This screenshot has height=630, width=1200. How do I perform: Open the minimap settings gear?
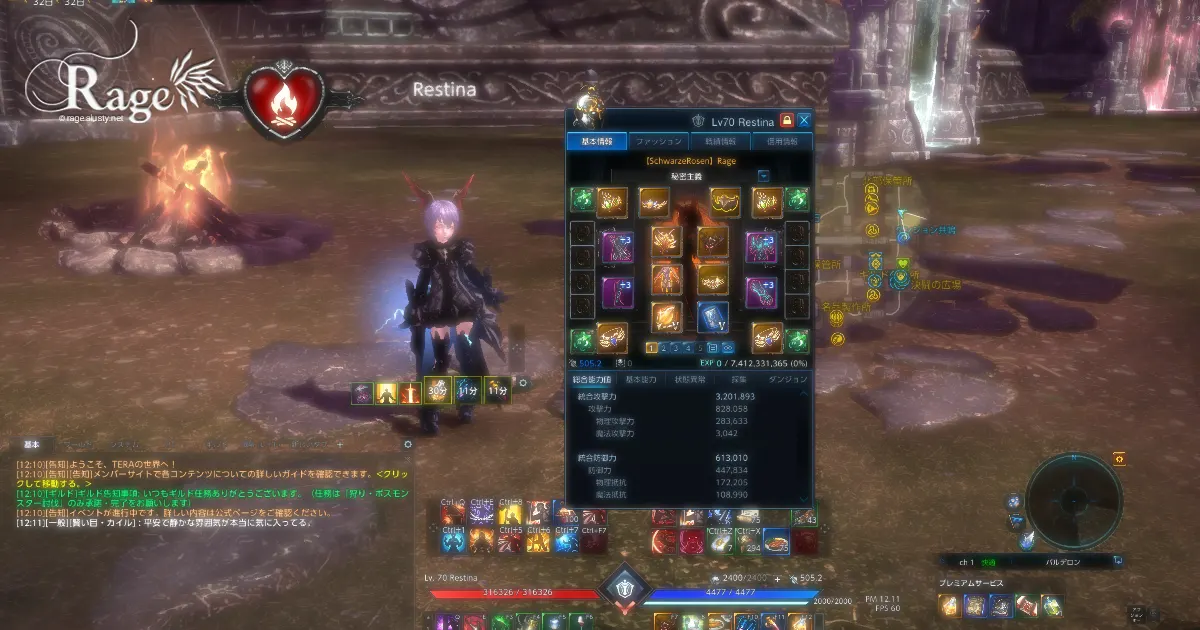(x=1119, y=458)
